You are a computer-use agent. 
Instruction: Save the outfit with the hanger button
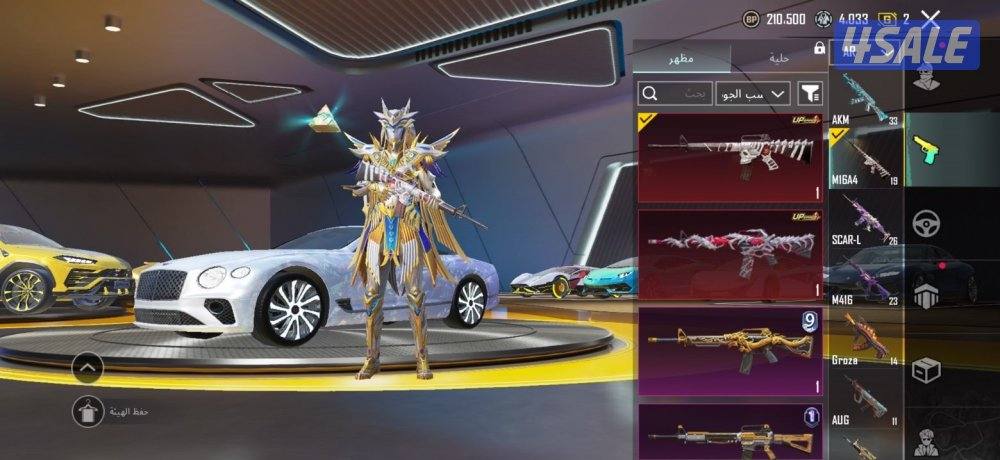[87, 410]
